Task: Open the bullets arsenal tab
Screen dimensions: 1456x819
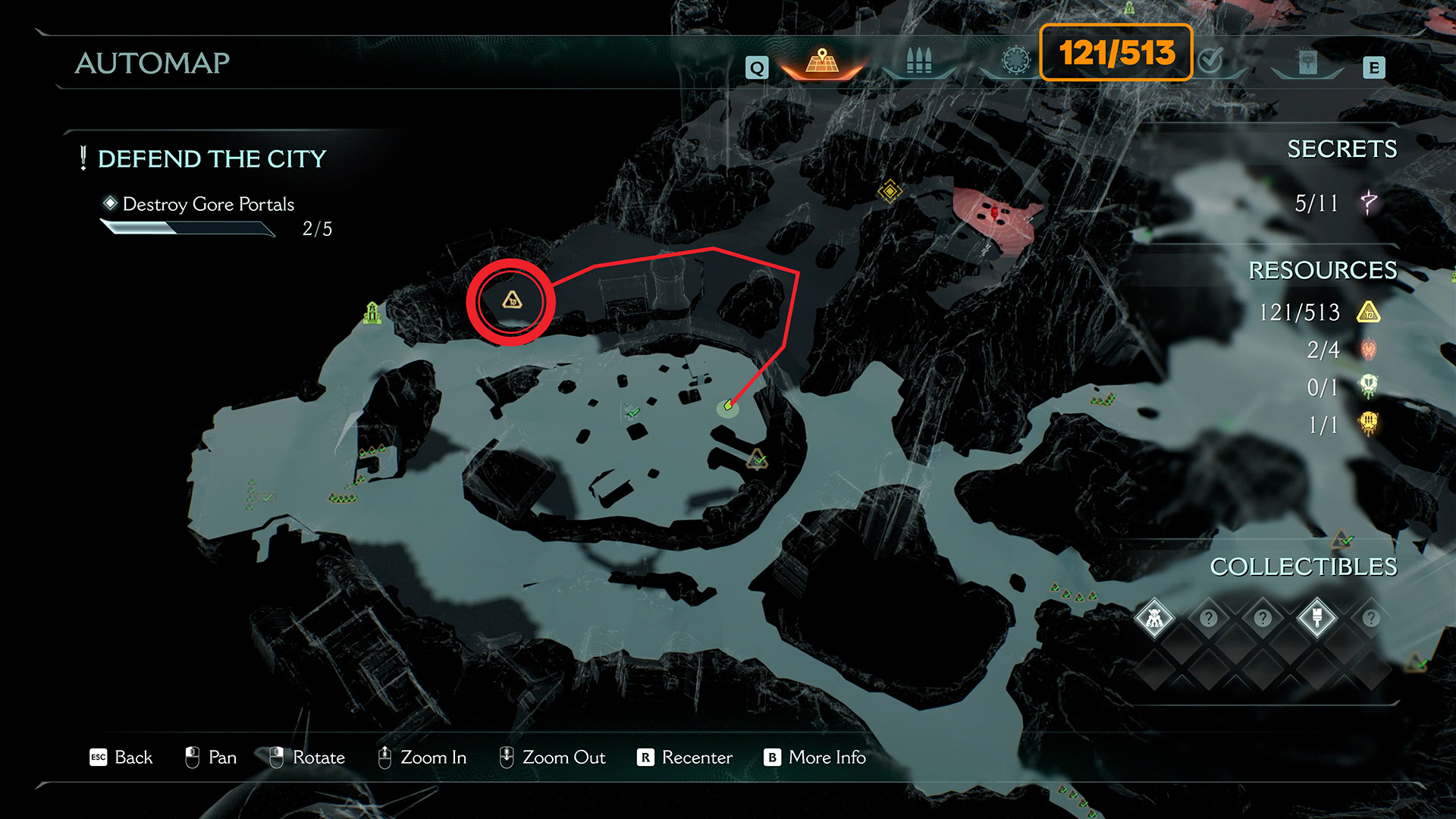Action: click(918, 61)
